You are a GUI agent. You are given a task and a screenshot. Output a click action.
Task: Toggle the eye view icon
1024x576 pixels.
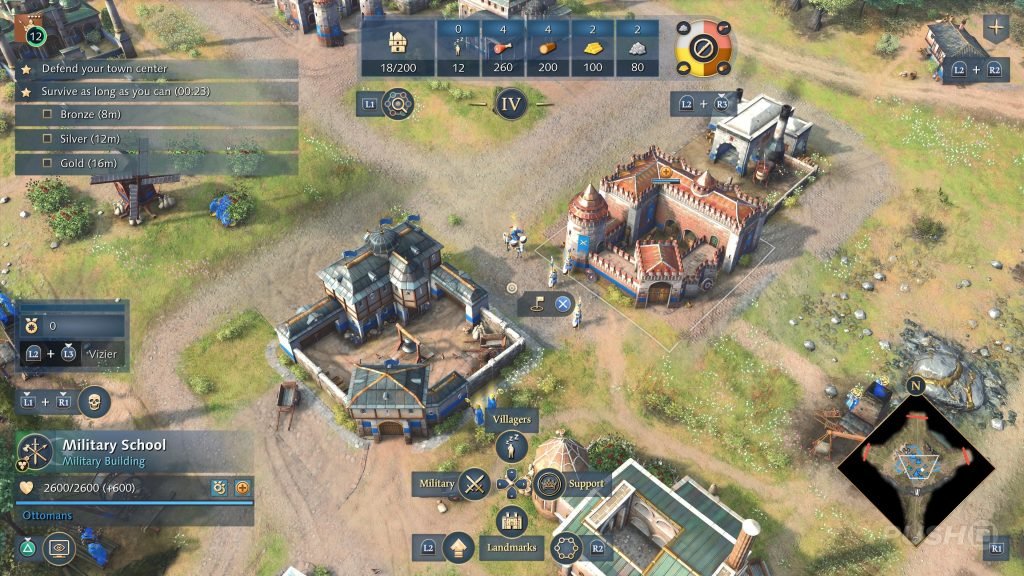point(59,548)
